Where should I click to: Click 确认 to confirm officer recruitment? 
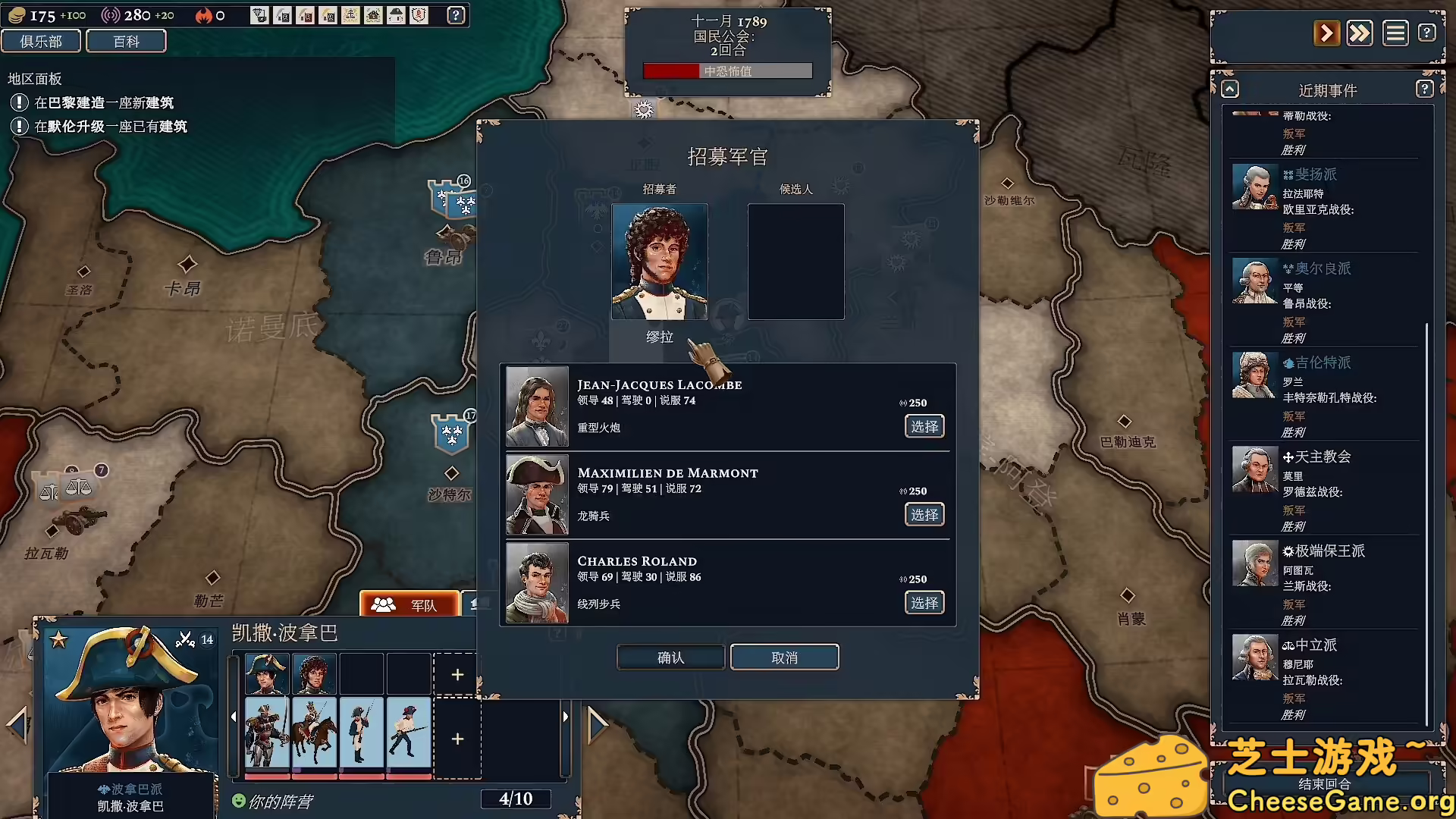coord(670,657)
